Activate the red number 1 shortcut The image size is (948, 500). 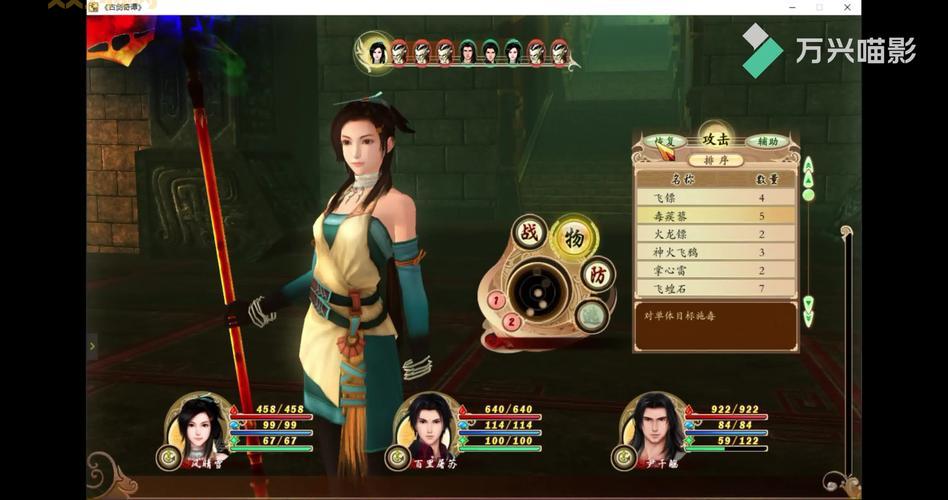495,299
